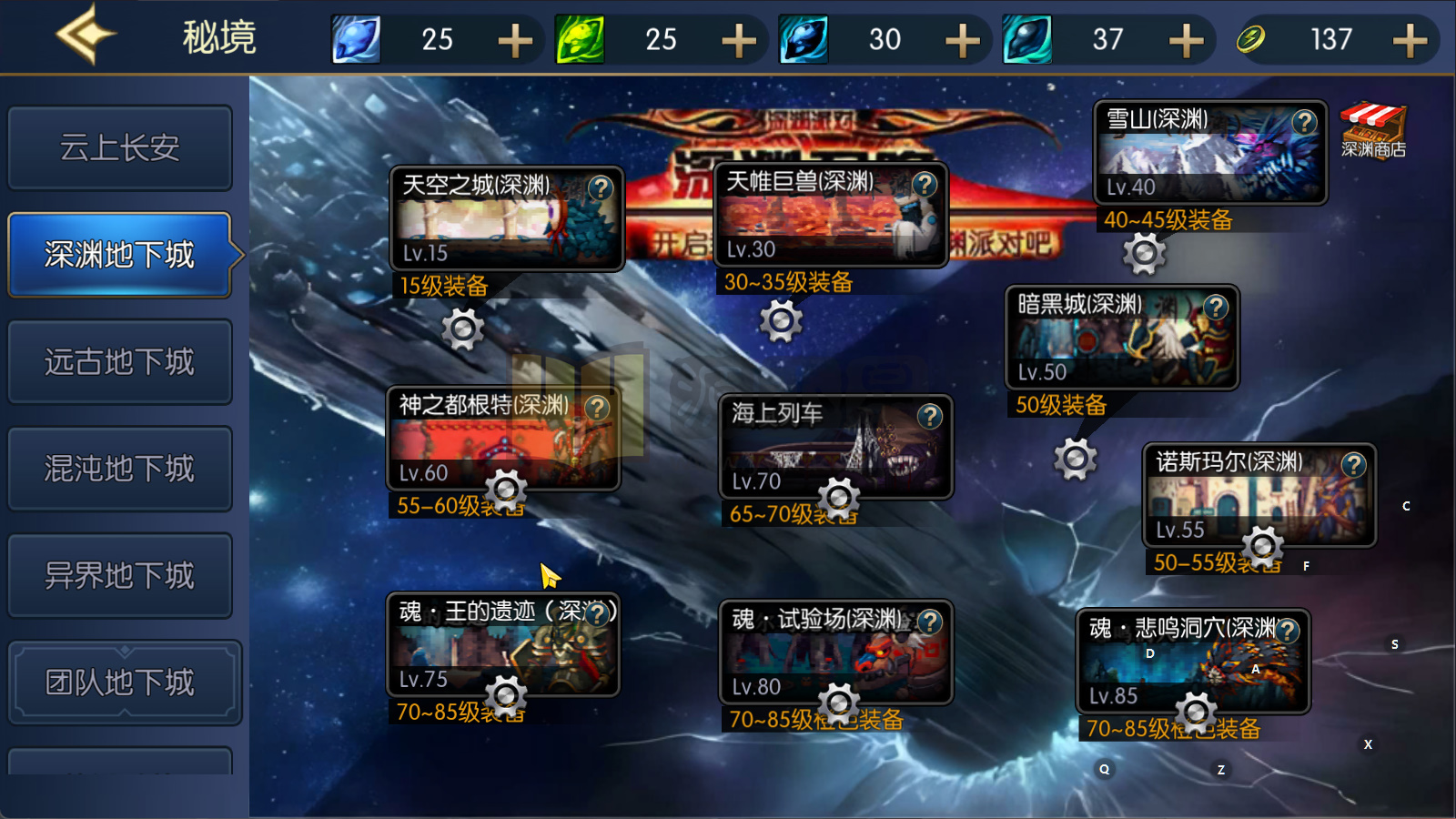Click the blue crystal currency icon
Image resolution: width=1456 pixels, height=819 pixels.
point(355,38)
